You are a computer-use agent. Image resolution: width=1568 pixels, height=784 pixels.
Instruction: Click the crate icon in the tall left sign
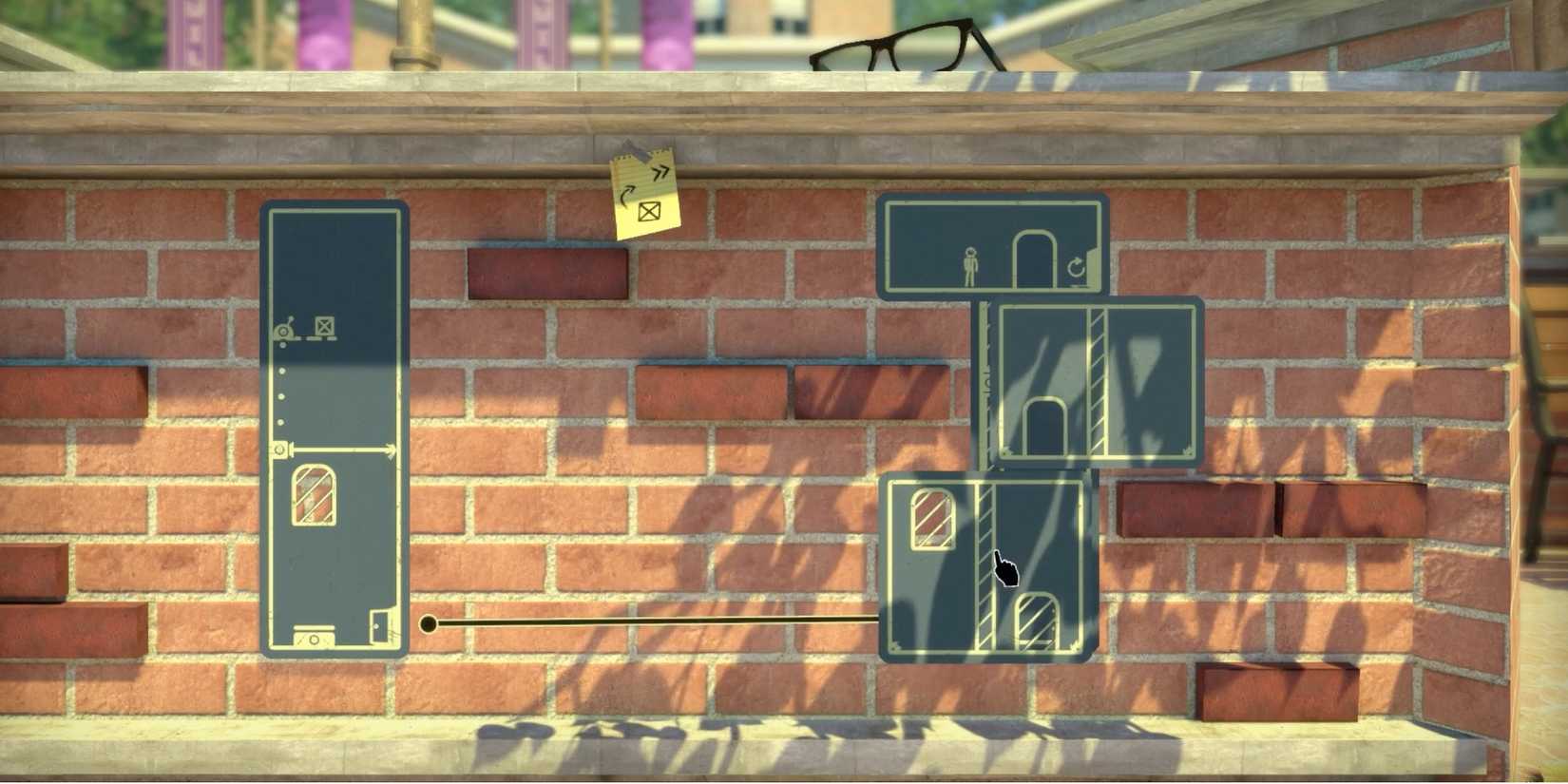325,326
